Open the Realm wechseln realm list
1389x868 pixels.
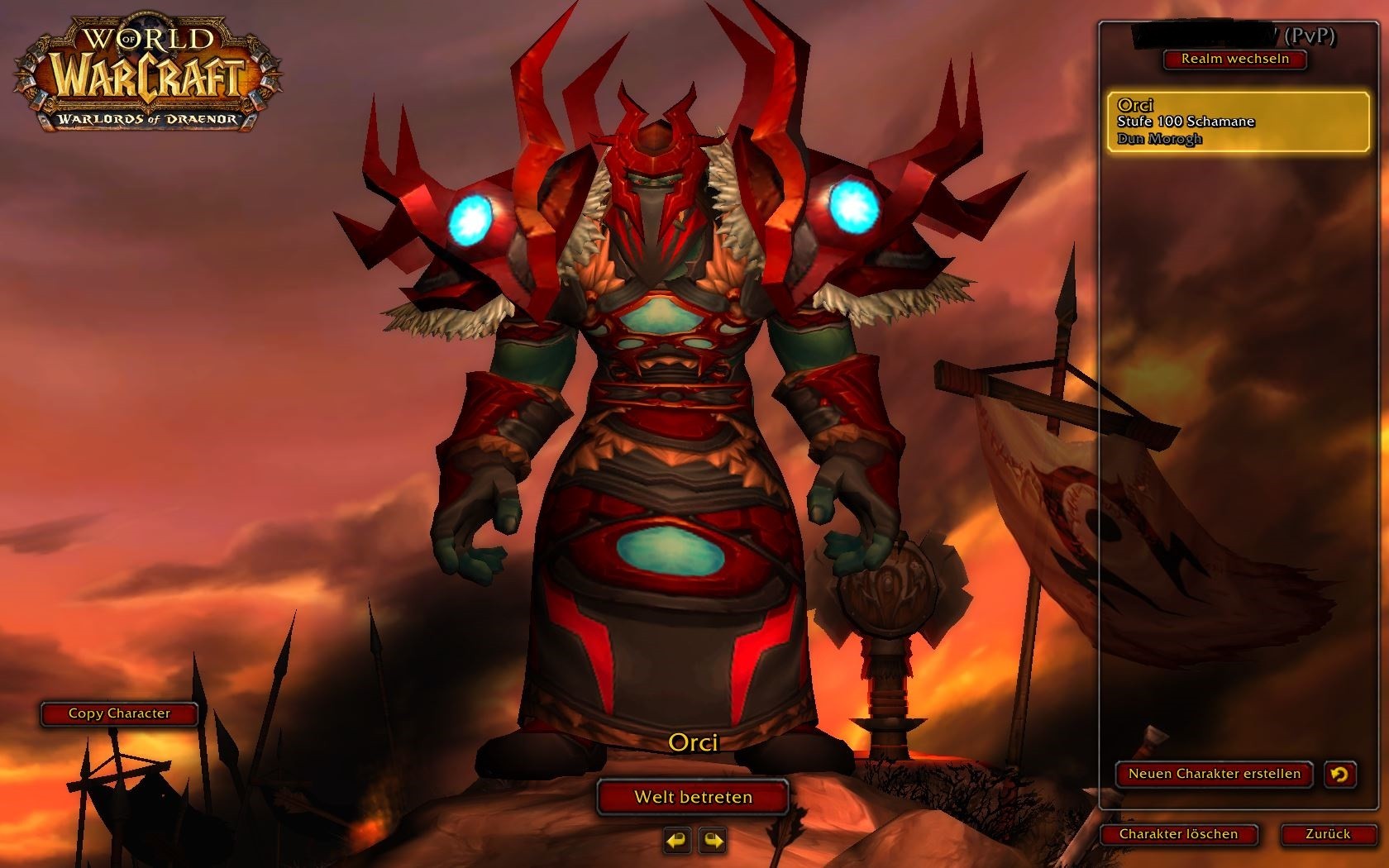1234,59
